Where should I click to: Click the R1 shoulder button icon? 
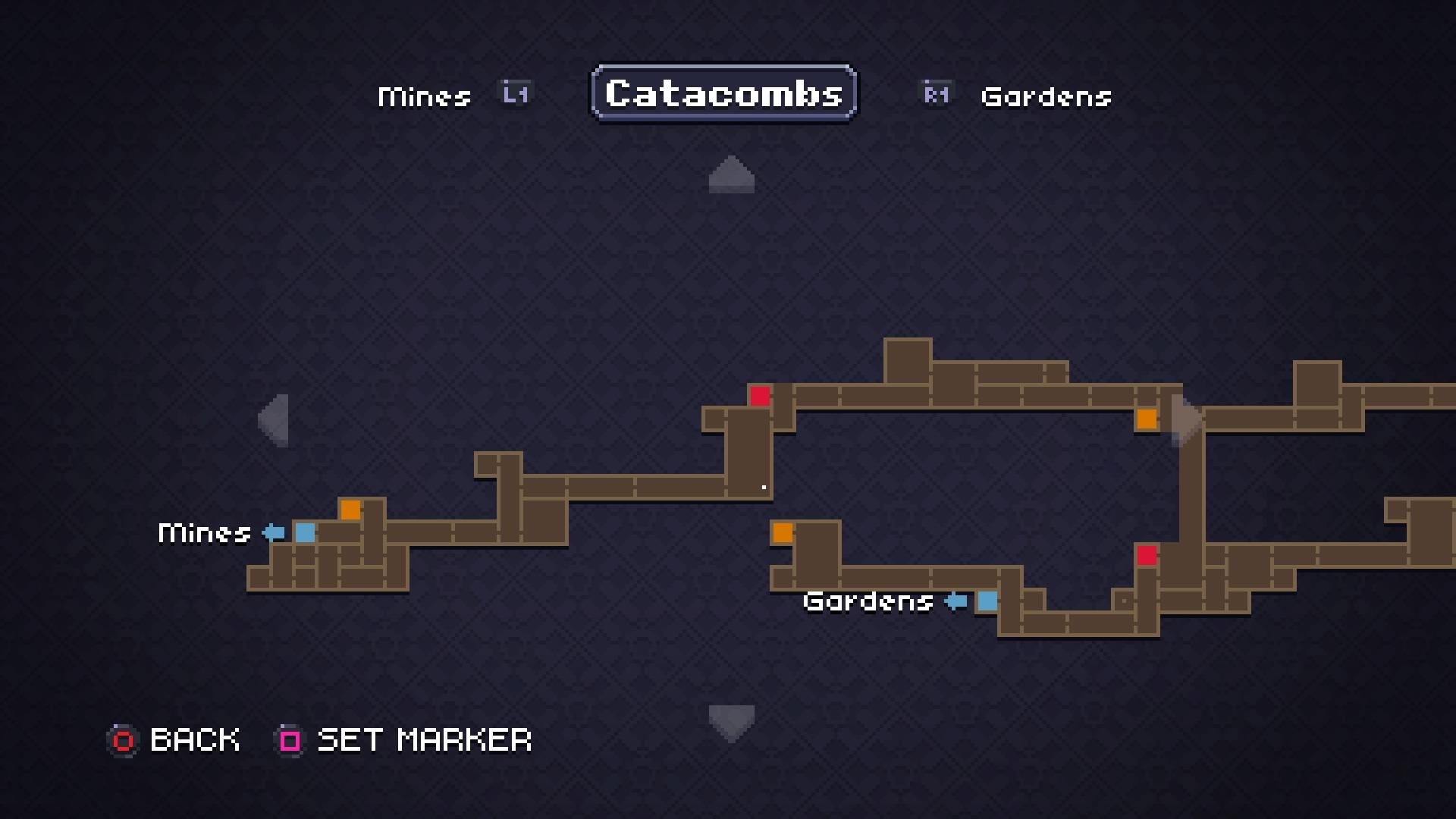pos(935,93)
